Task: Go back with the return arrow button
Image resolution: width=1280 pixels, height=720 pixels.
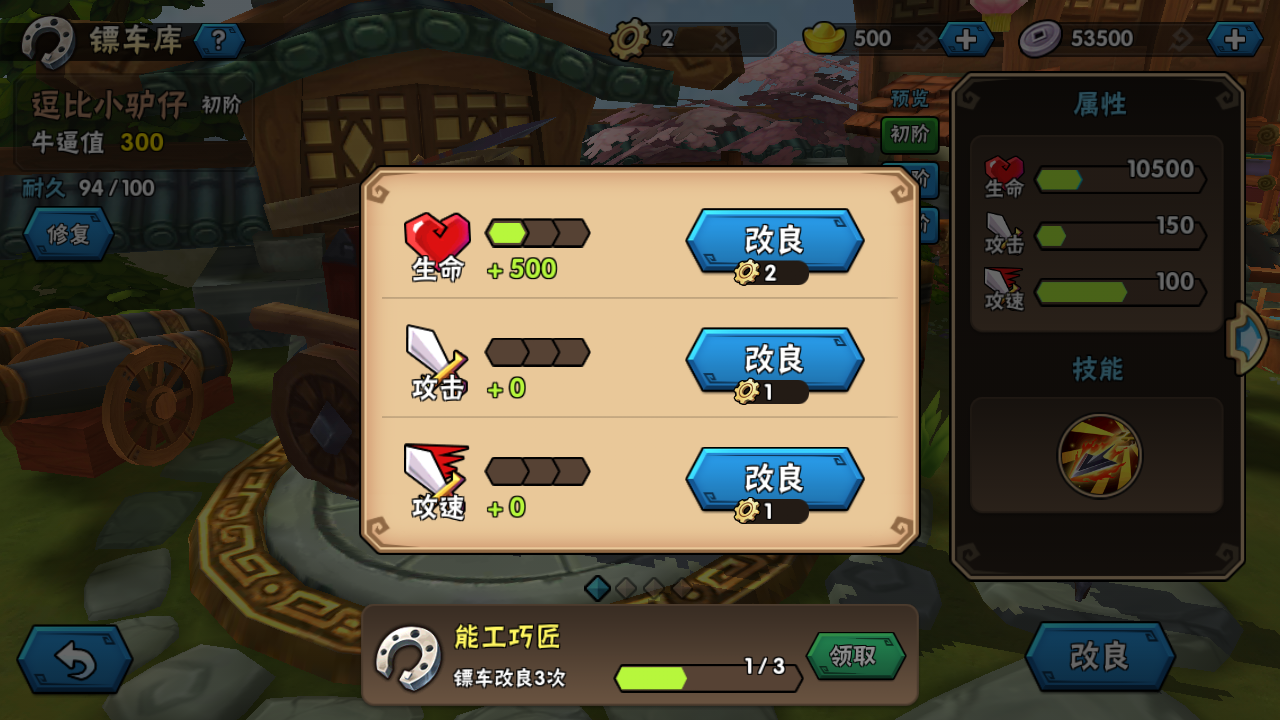Action: tap(75, 659)
